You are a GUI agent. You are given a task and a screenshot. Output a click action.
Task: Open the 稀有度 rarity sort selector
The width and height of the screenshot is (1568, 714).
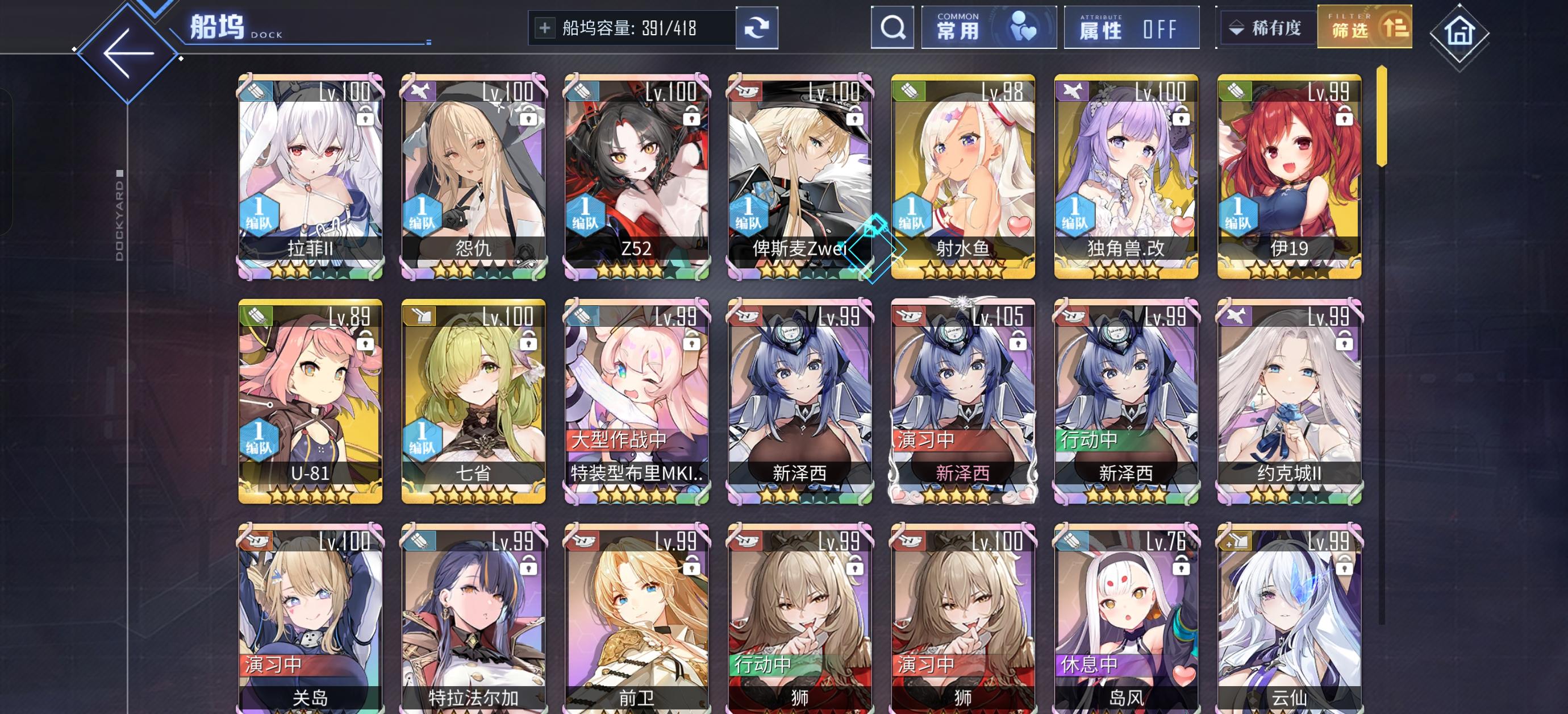coord(1277,27)
